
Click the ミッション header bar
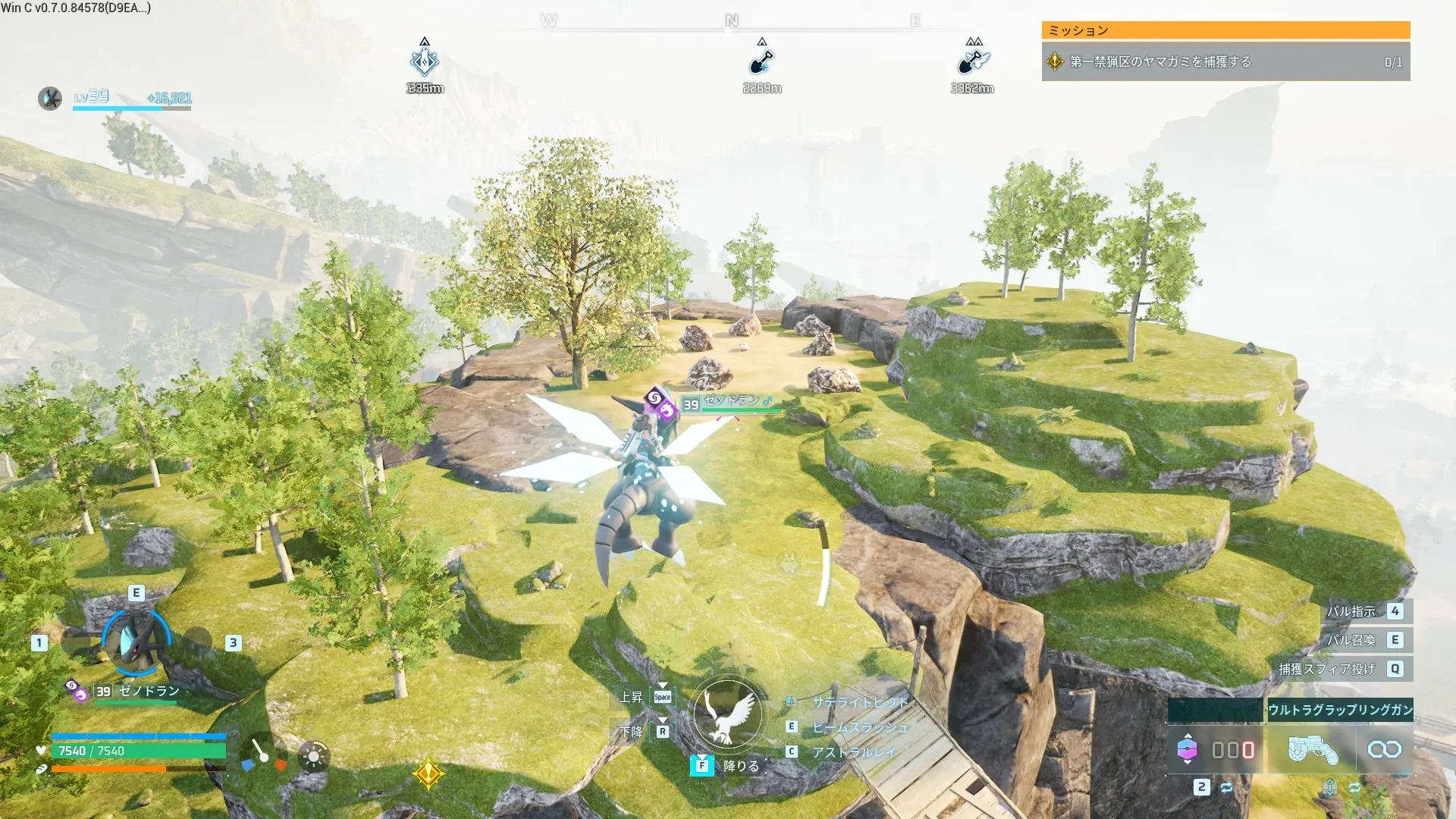tap(1225, 30)
